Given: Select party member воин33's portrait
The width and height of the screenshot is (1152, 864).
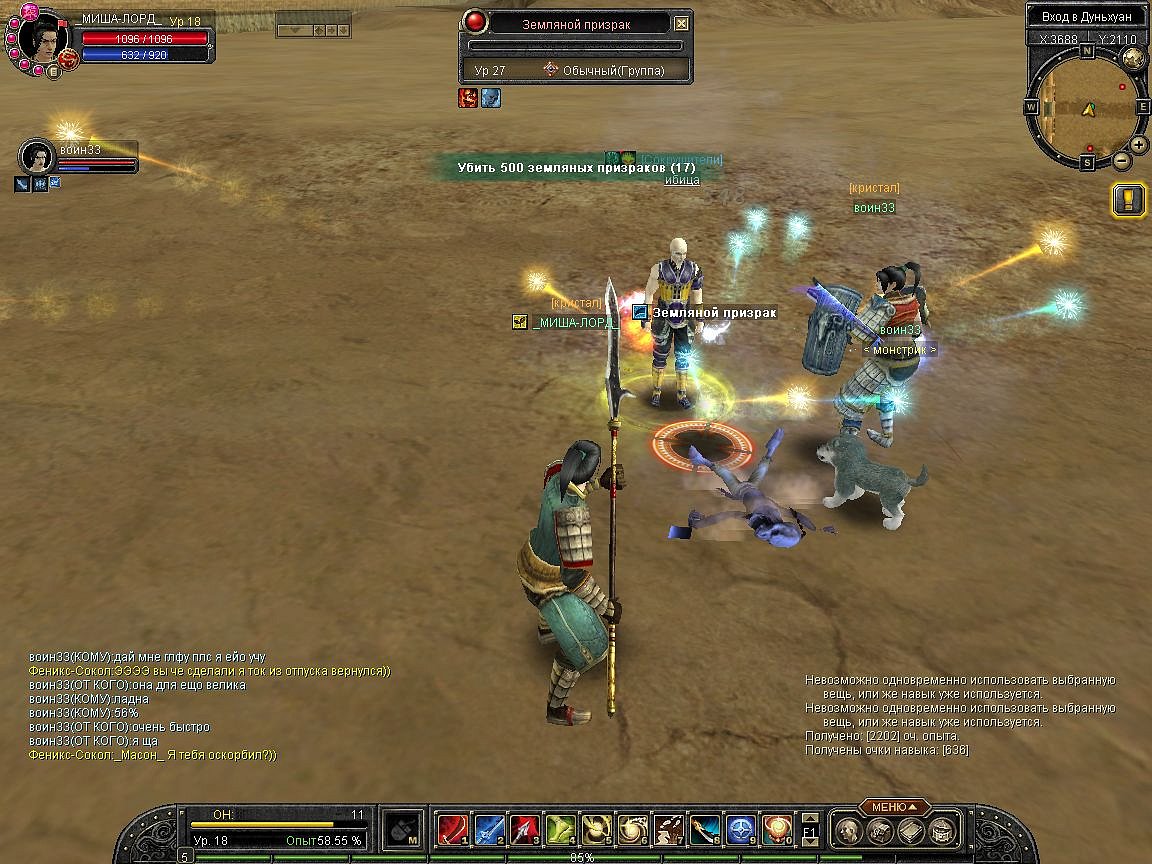Looking at the screenshot, I should [x=36, y=157].
